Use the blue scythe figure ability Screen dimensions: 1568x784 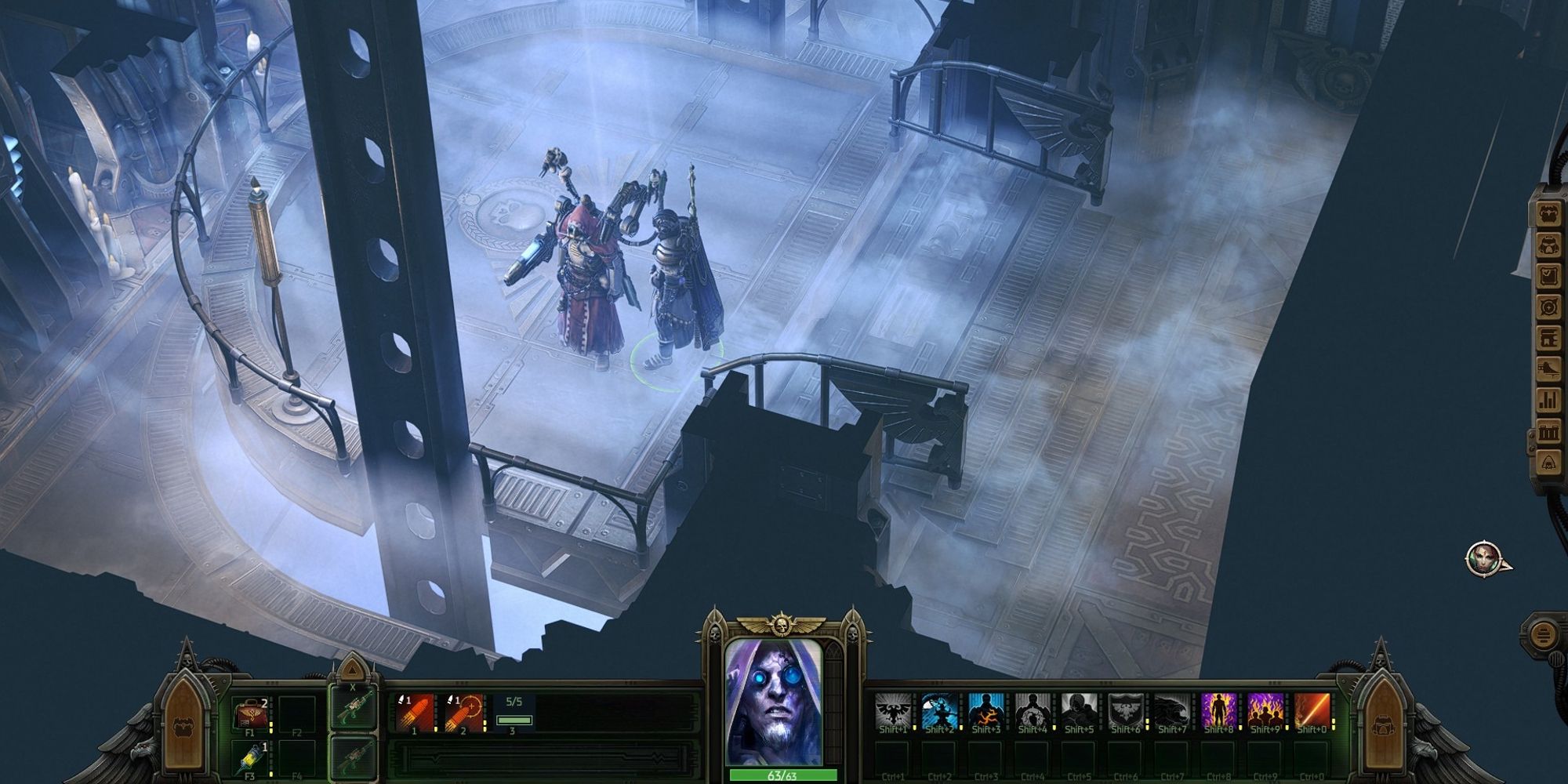(x=939, y=711)
